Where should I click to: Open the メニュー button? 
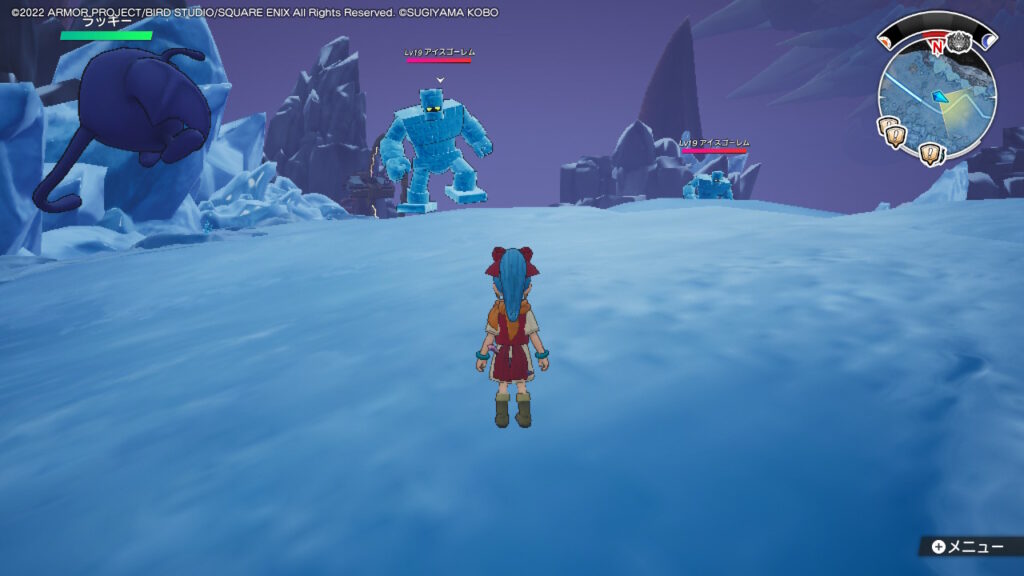tap(966, 547)
